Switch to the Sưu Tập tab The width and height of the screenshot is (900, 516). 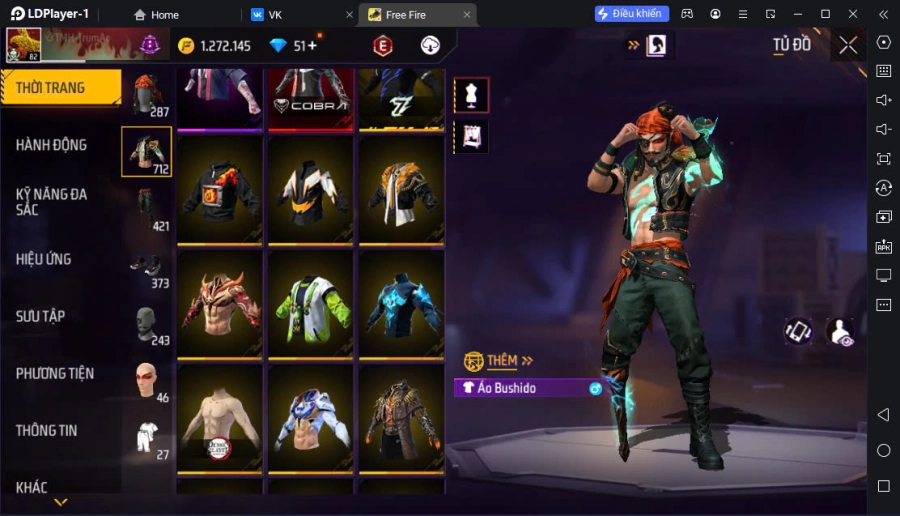tap(41, 316)
